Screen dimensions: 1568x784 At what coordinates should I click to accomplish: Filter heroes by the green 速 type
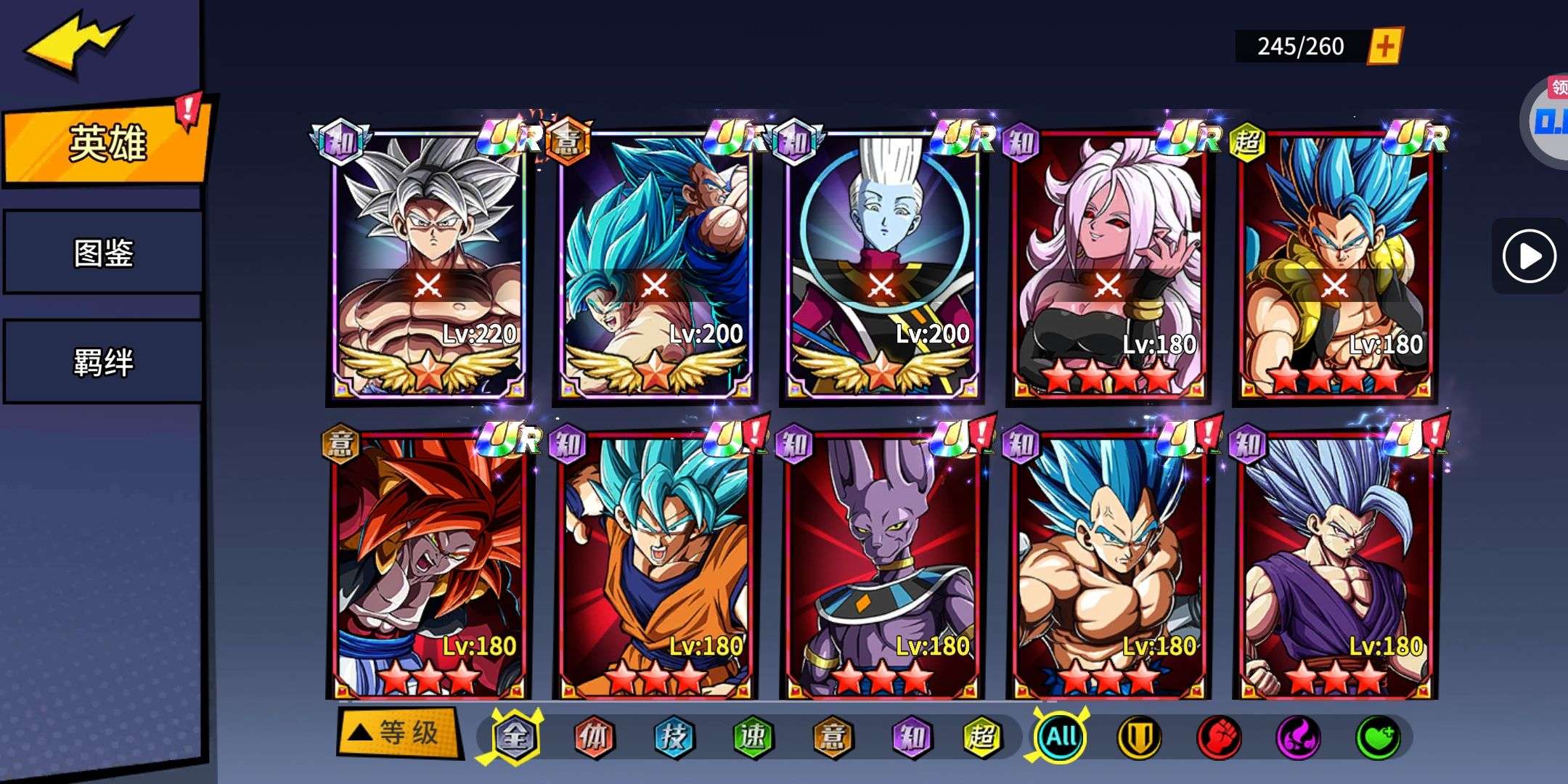coord(752,738)
